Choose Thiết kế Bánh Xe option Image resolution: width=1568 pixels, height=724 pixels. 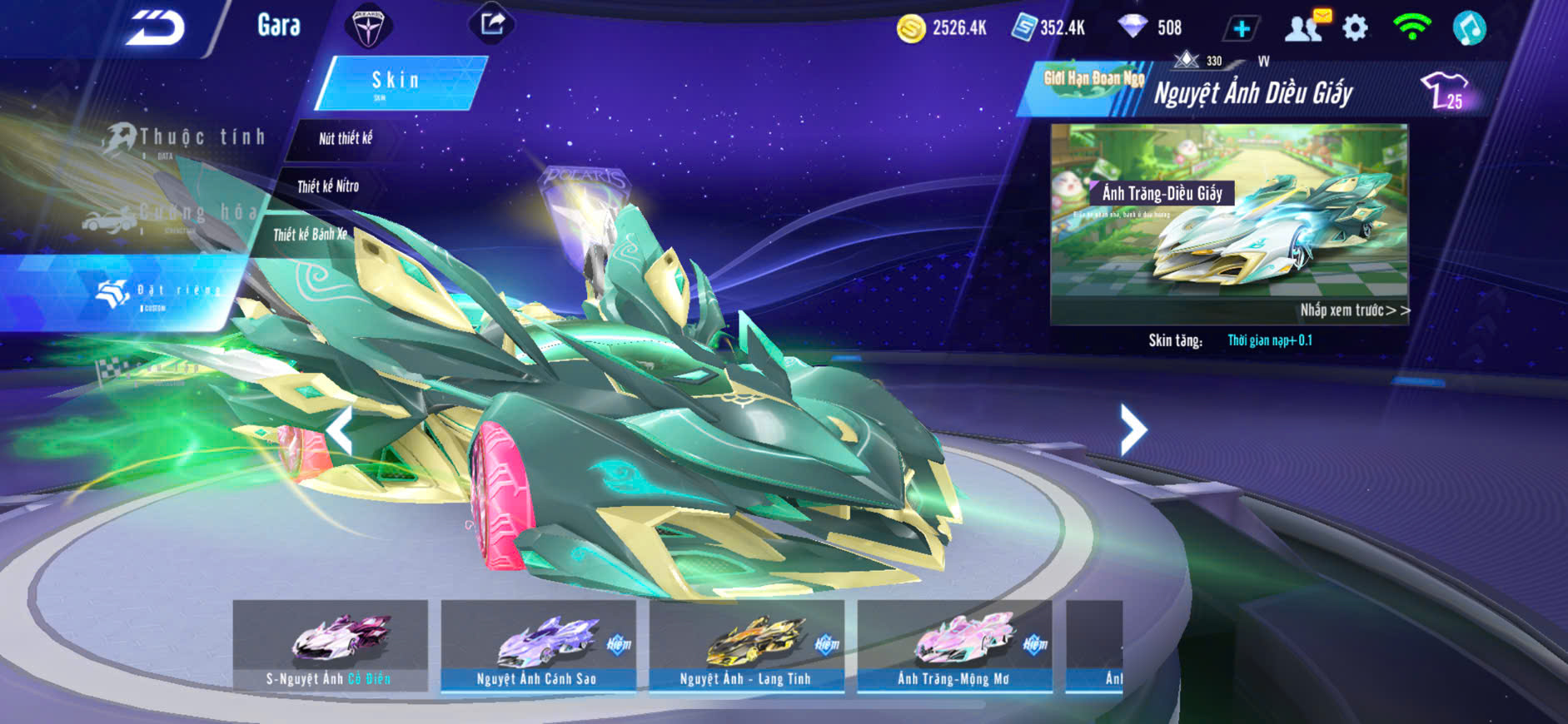[x=310, y=235]
